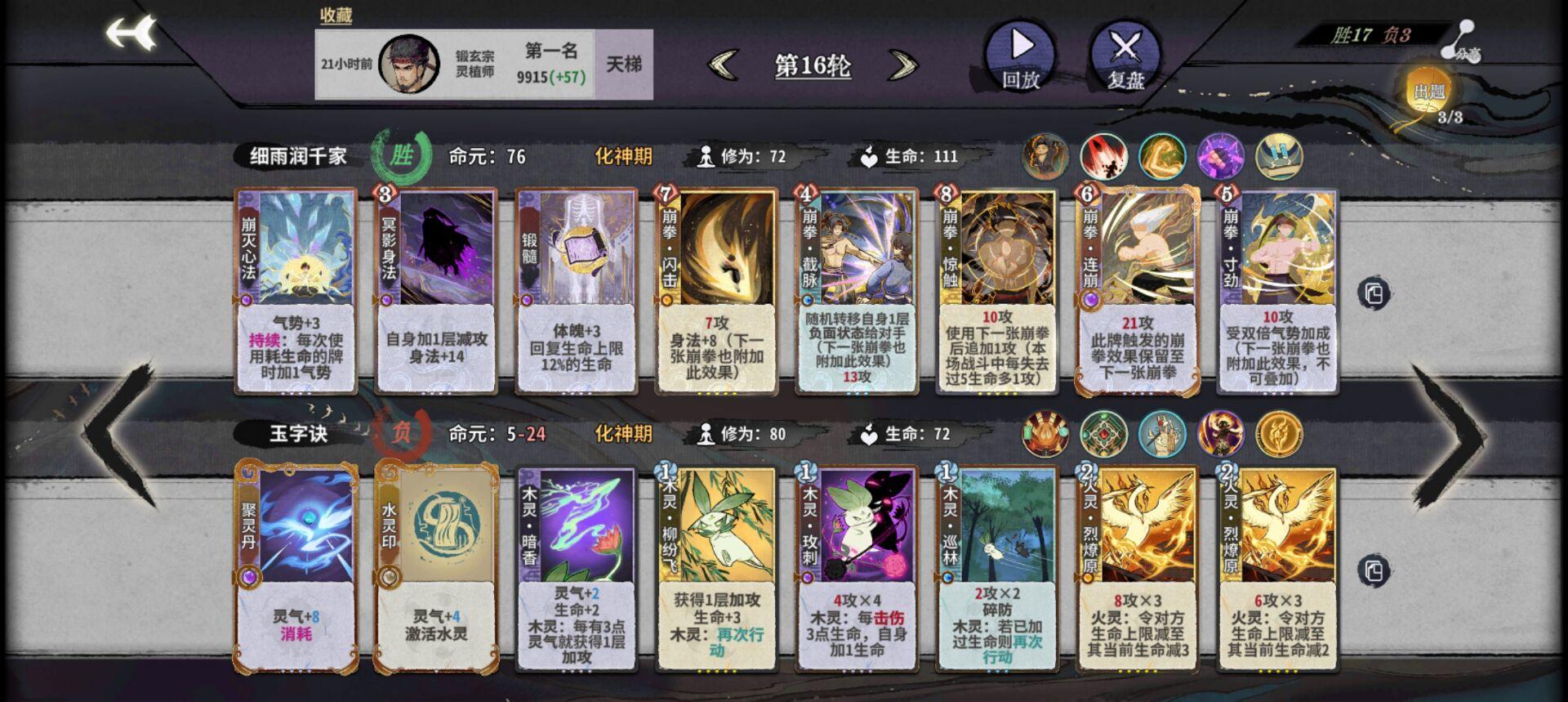Expand the previous round with left chevron beside 第16轮
1568x702 pixels.
724,65
